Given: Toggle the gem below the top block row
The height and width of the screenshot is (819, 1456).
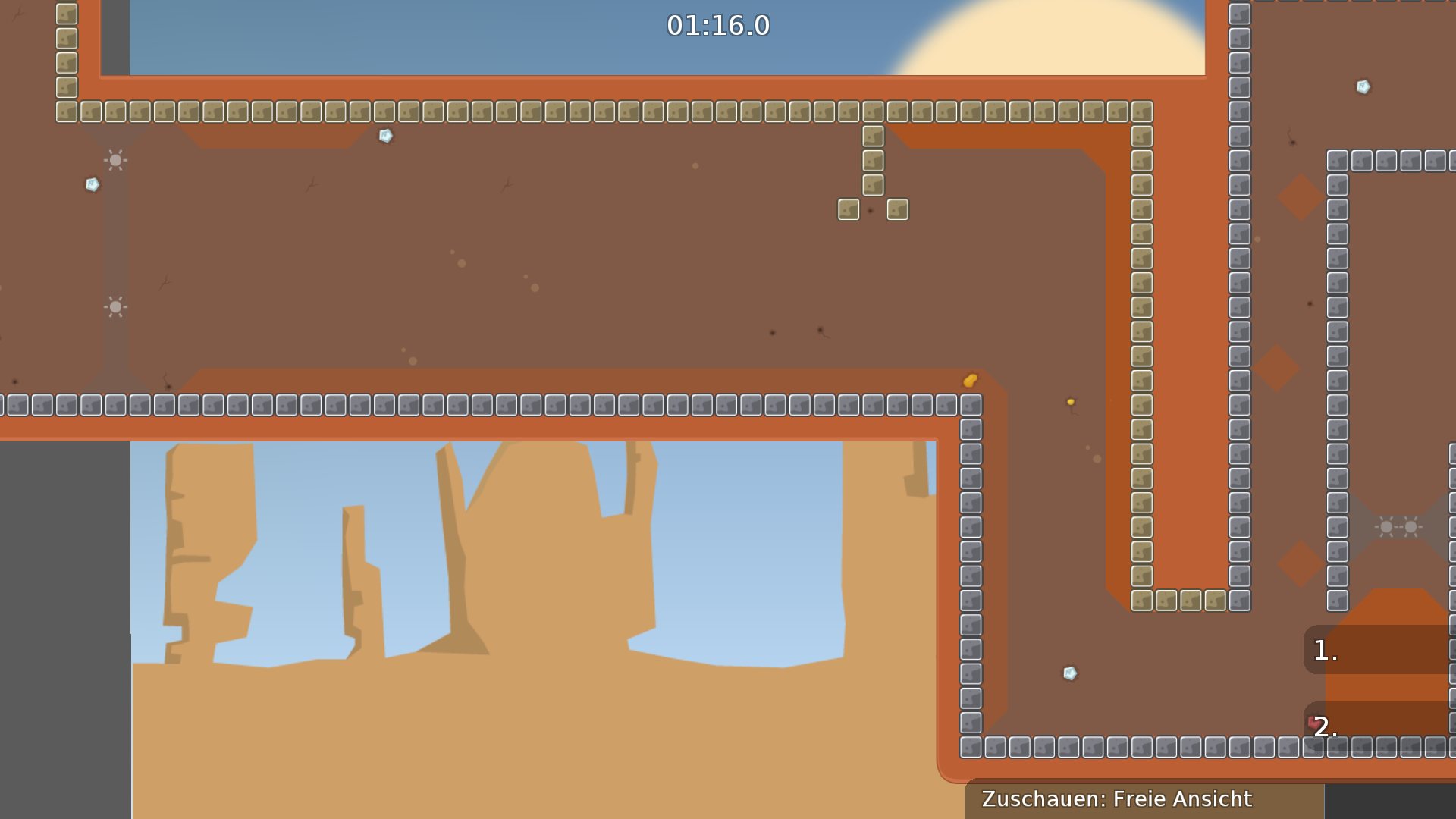Looking at the screenshot, I should click(384, 136).
